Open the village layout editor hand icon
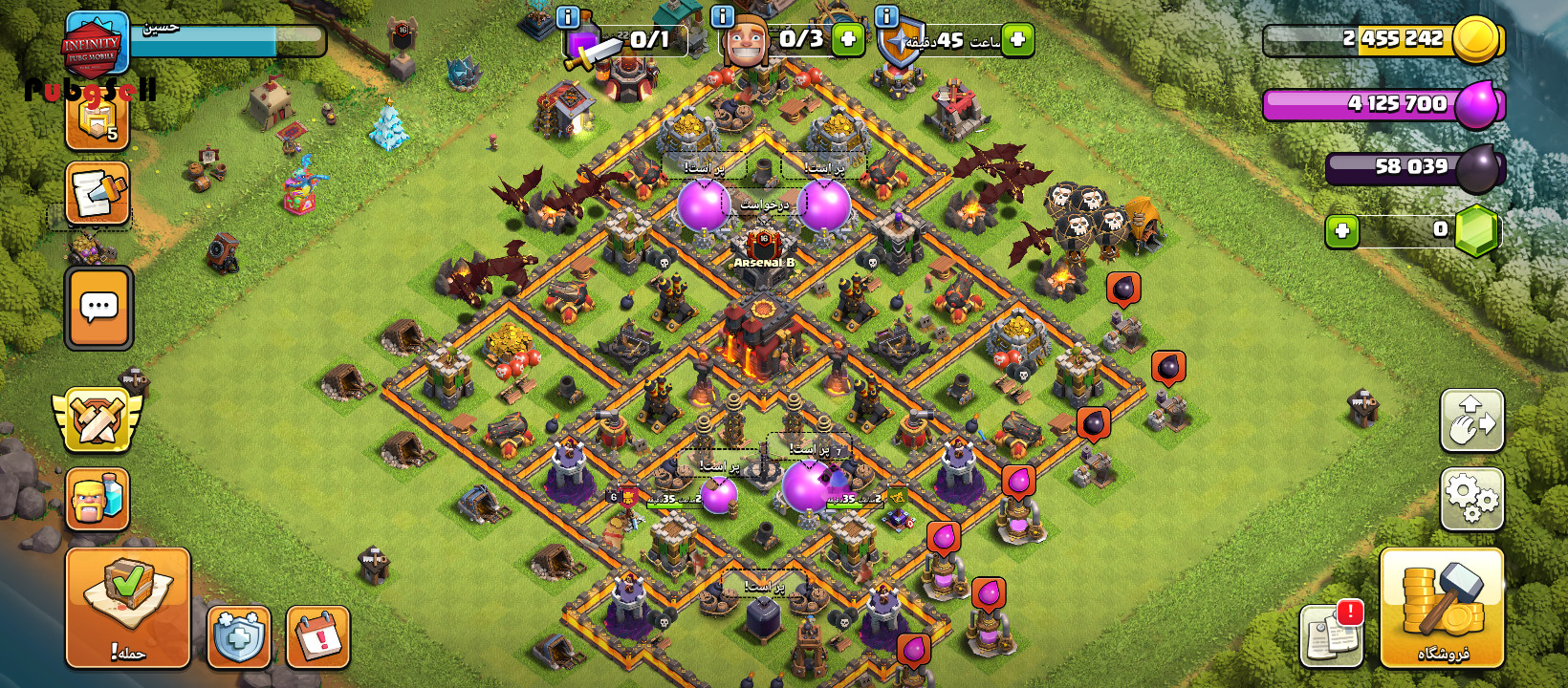This screenshot has height=688, width=1568. [1471, 420]
